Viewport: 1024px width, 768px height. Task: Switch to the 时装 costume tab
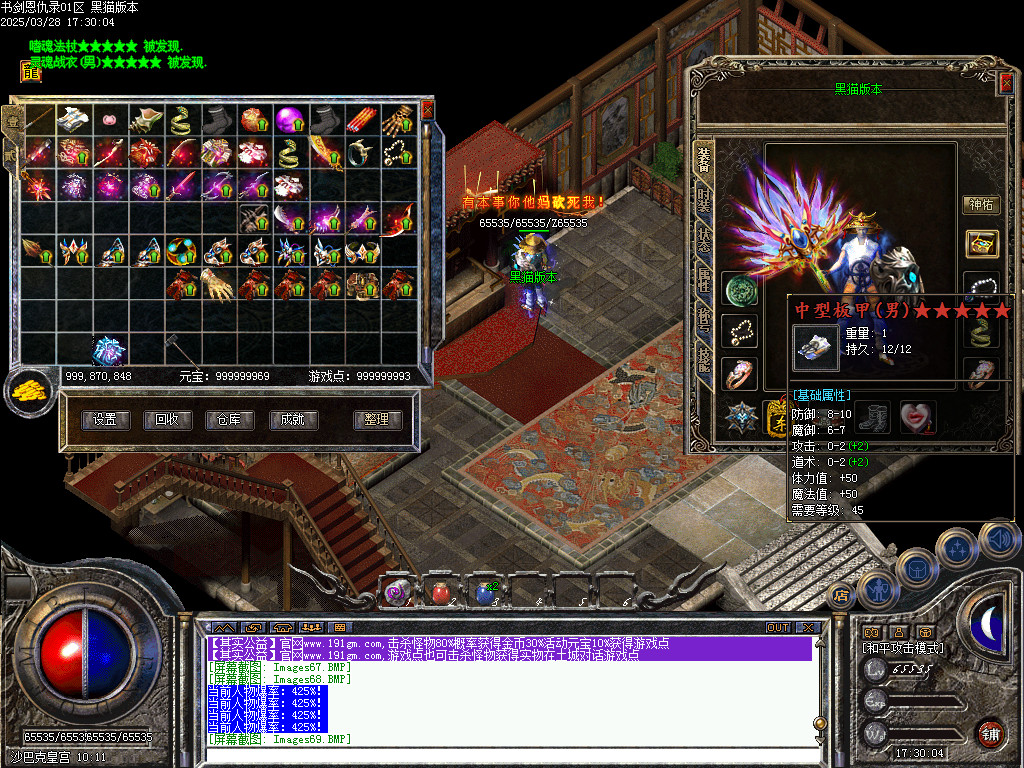(x=704, y=200)
